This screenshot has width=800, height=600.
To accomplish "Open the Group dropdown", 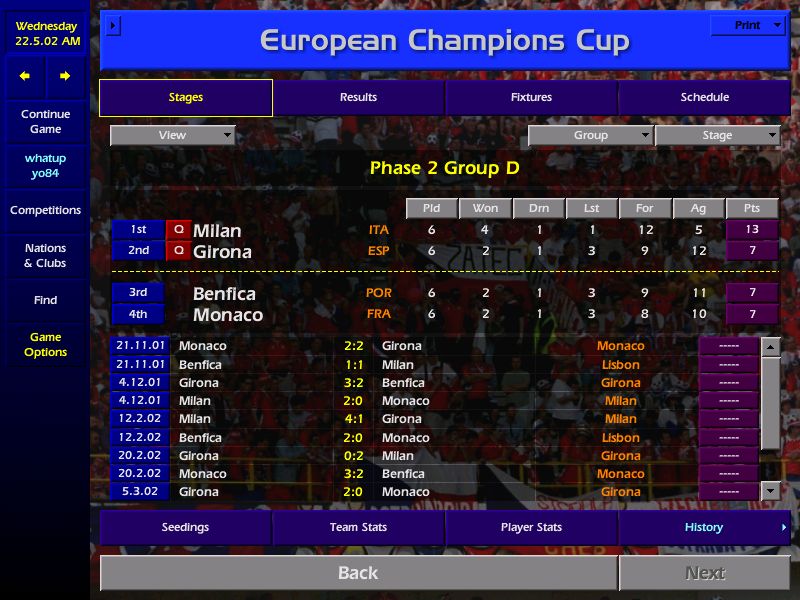I will click(x=590, y=135).
